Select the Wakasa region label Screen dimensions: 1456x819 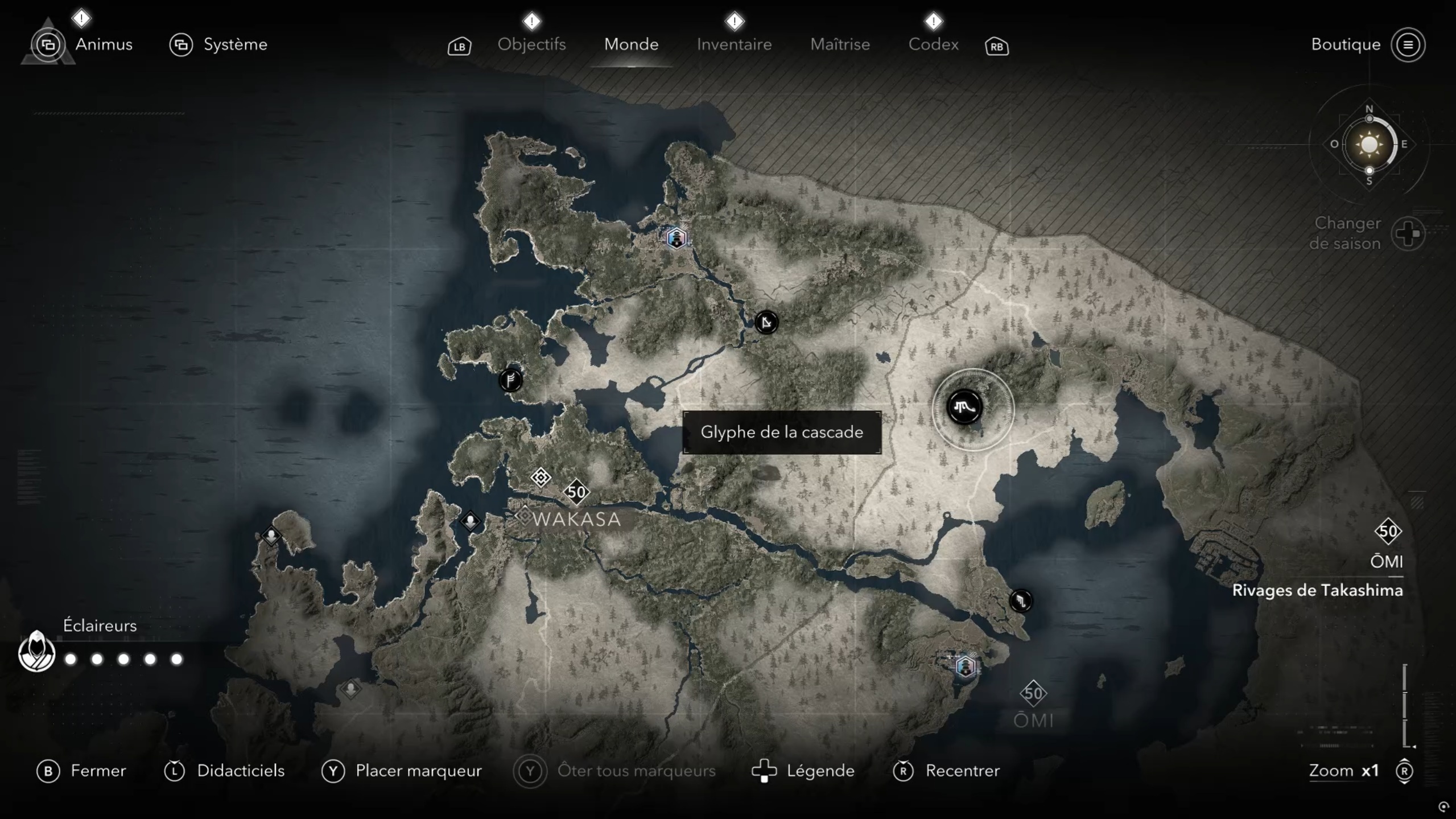[x=576, y=519]
